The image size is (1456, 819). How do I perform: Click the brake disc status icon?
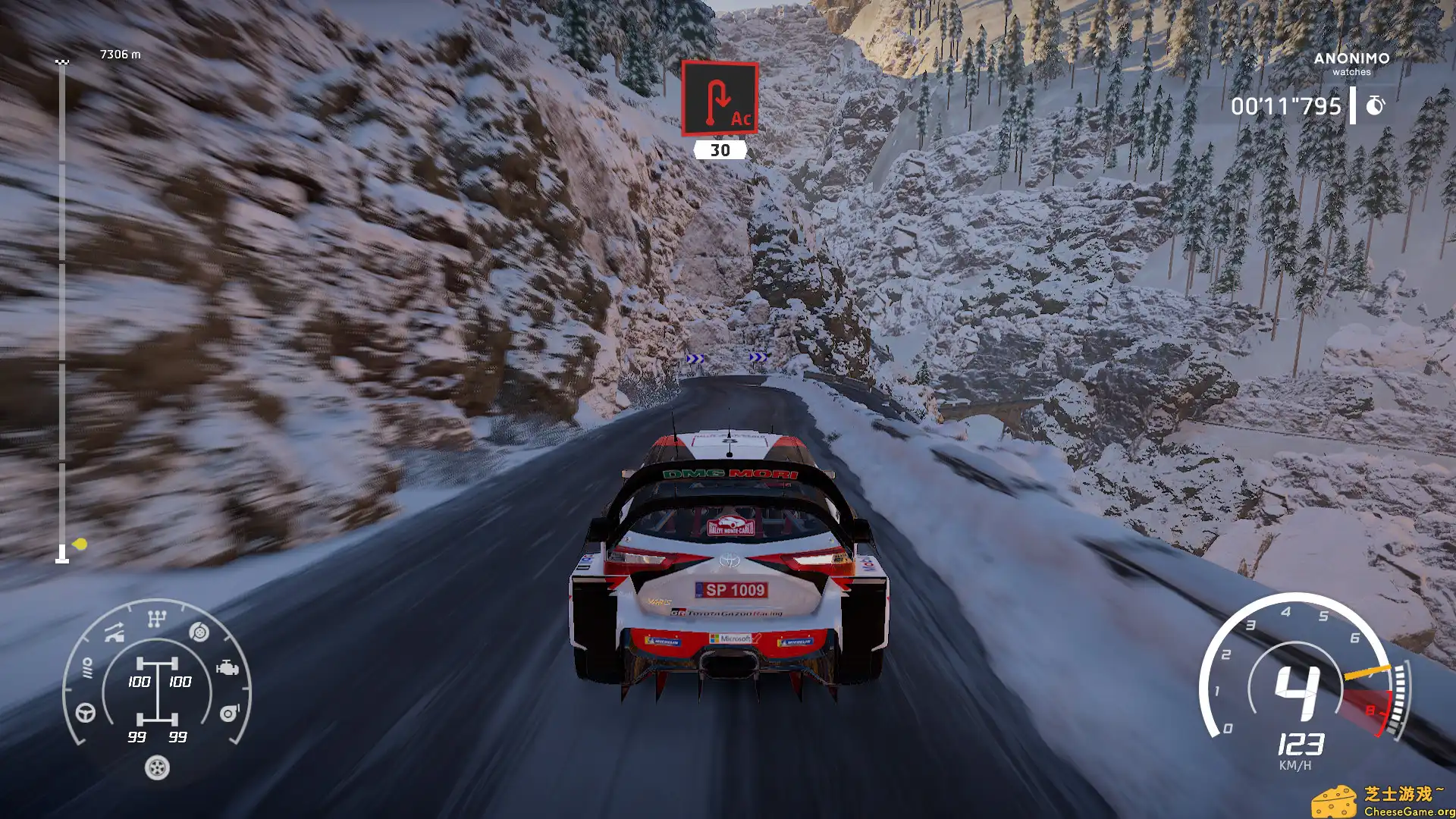coord(199,632)
